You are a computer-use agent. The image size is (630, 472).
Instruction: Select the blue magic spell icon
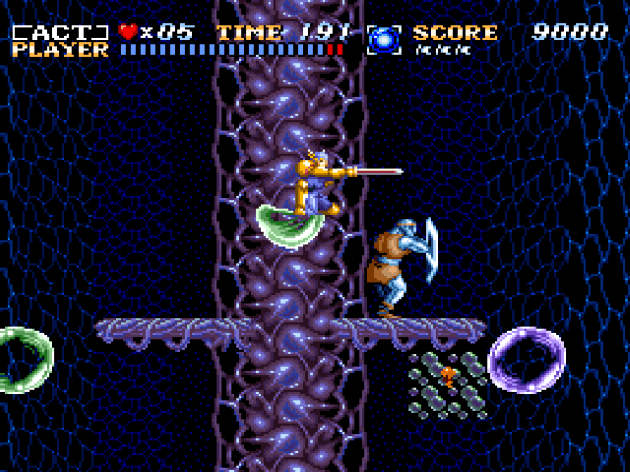[383, 39]
